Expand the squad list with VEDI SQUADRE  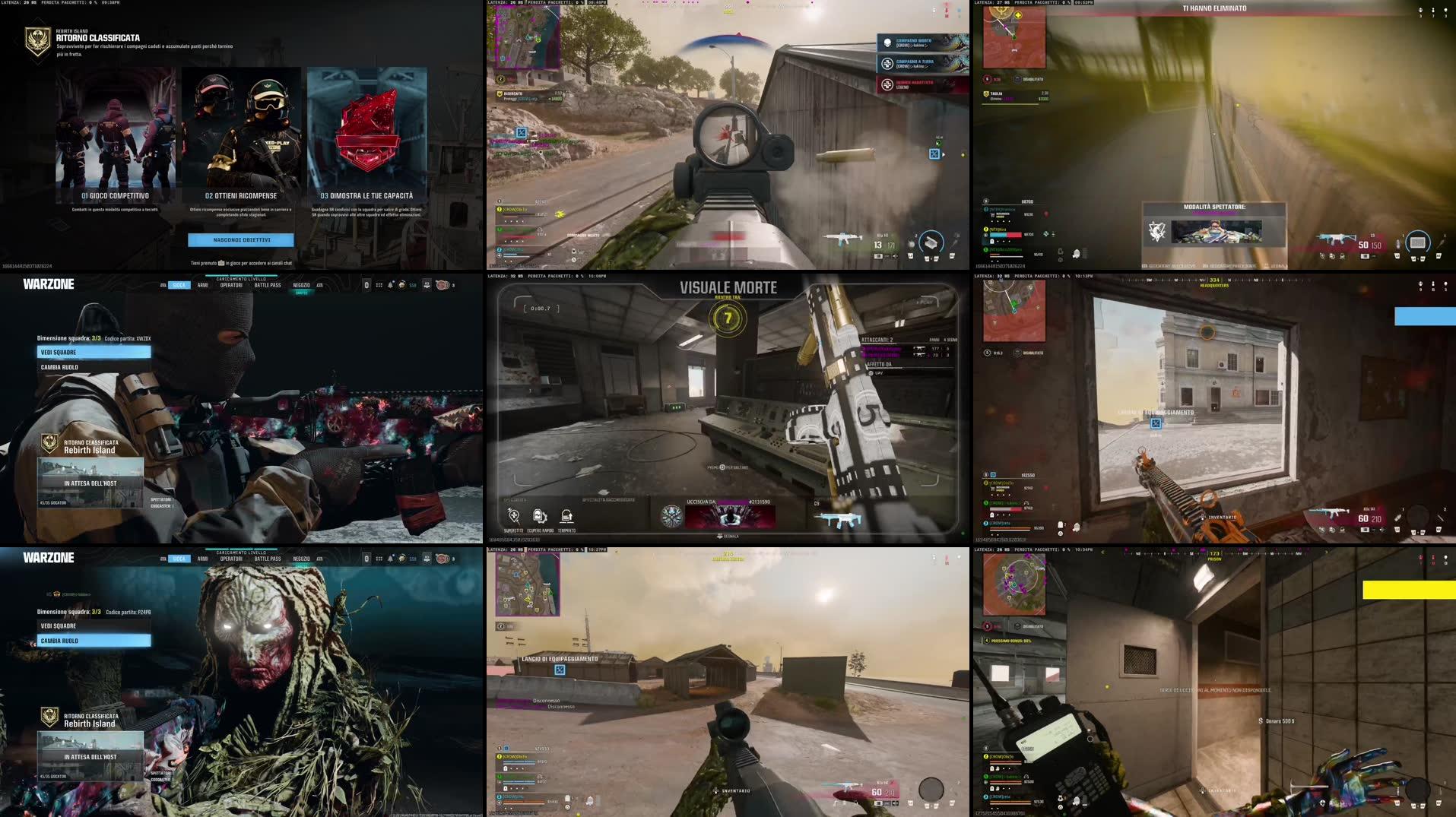point(95,351)
